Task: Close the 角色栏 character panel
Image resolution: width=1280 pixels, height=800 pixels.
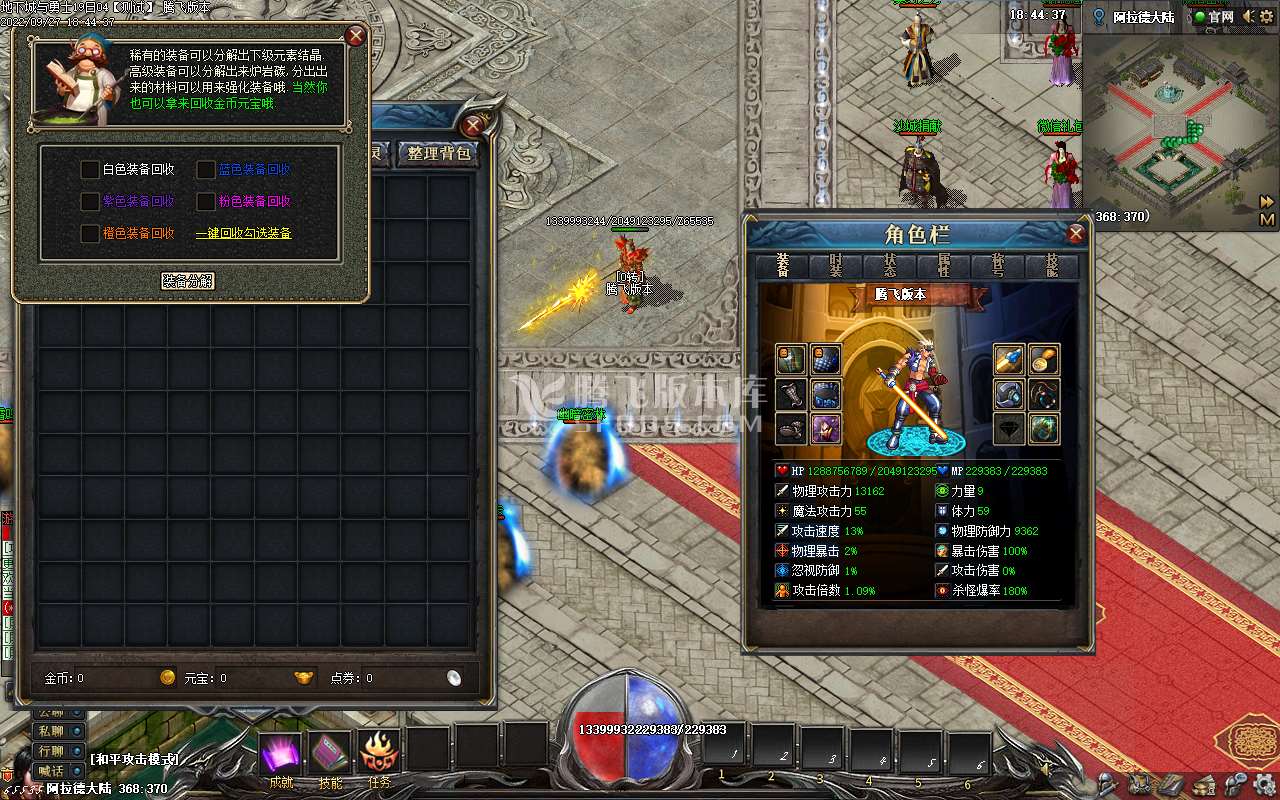Action: tap(1076, 234)
